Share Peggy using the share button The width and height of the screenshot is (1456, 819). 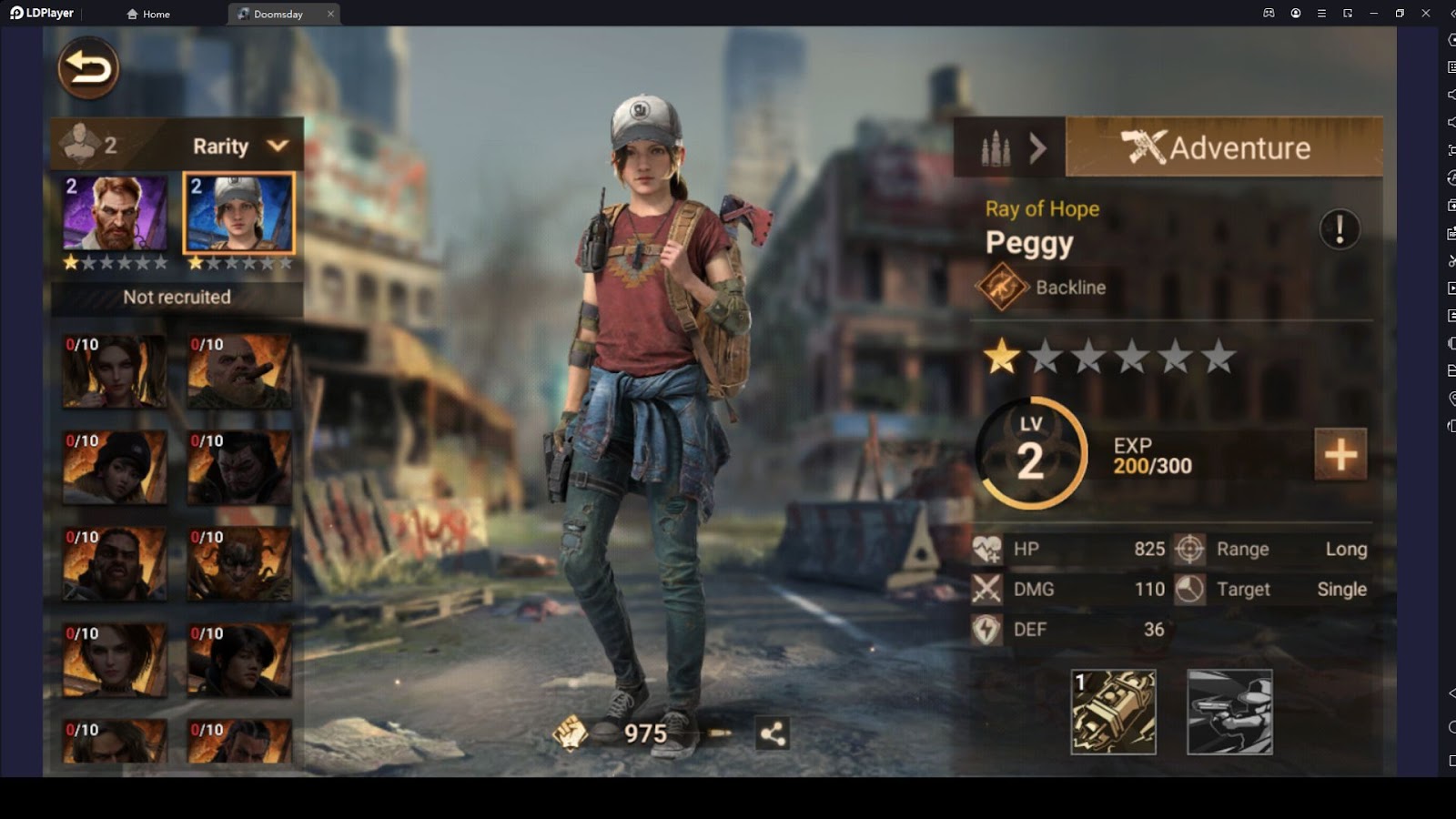coord(773,733)
